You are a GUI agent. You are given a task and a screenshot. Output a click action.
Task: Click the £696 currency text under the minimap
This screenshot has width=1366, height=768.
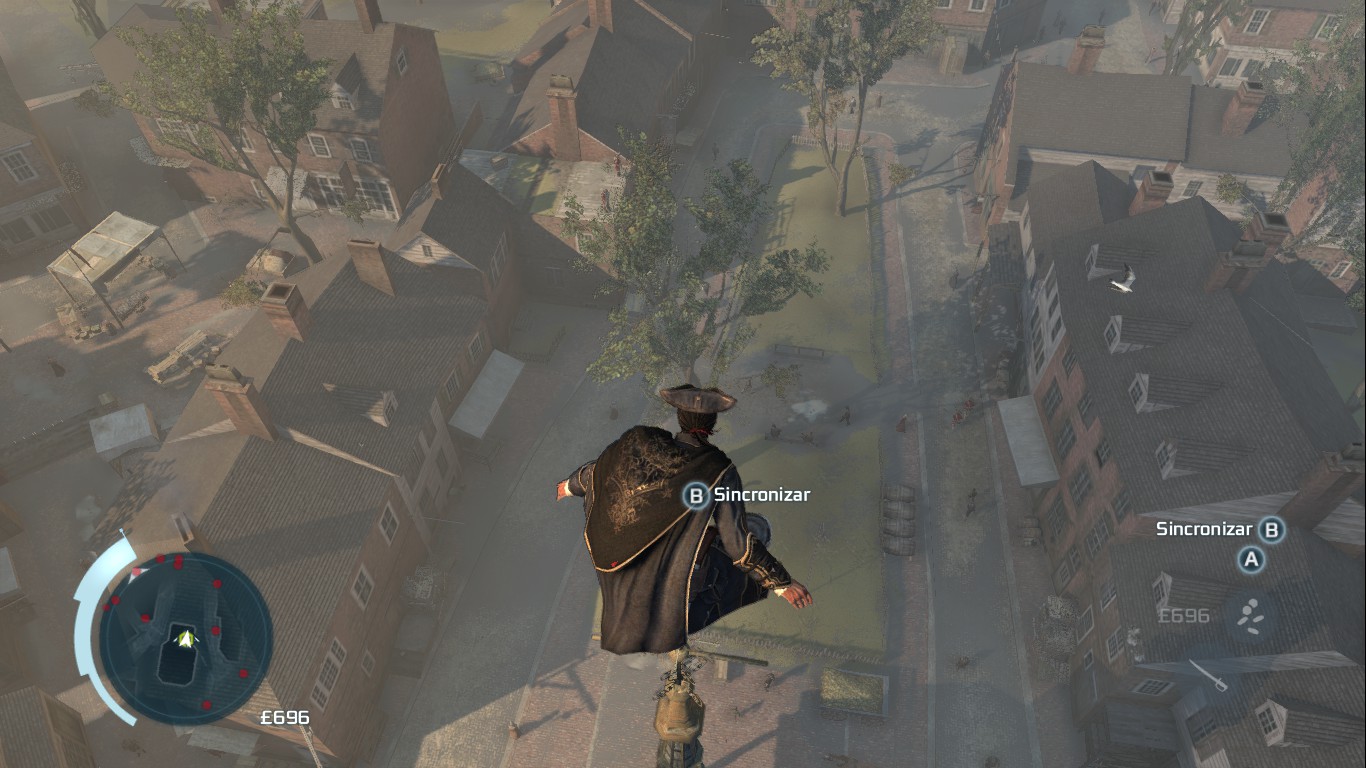[x=284, y=717]
